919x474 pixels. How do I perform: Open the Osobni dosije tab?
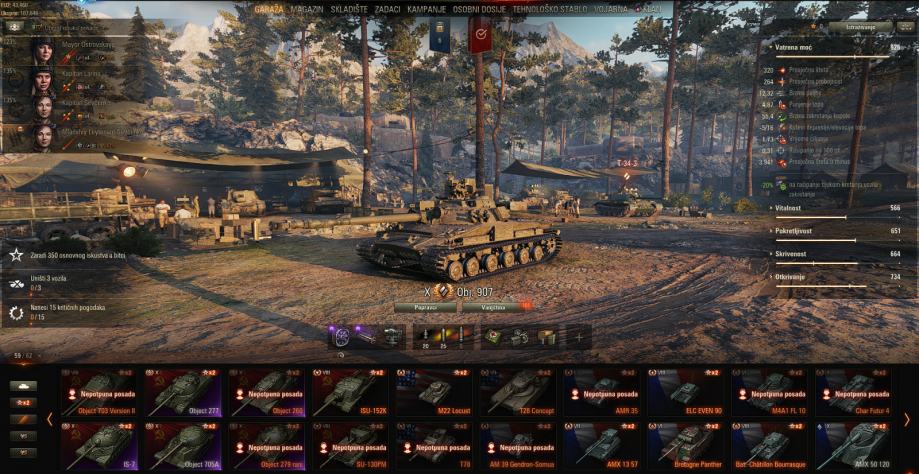point(479,8)
